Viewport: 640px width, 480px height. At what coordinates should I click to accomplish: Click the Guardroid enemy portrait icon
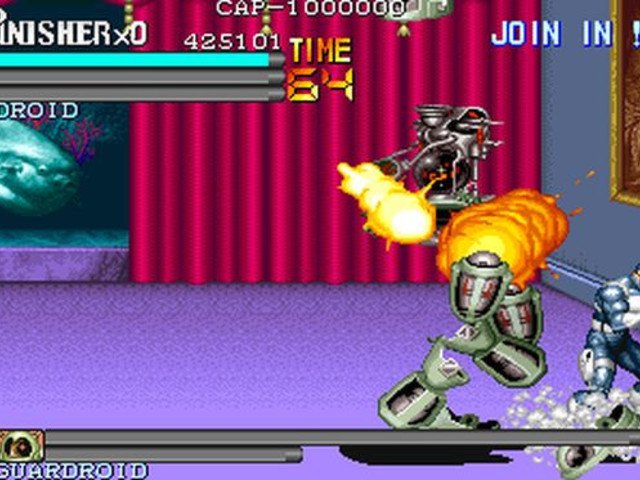tap(22, 445)
